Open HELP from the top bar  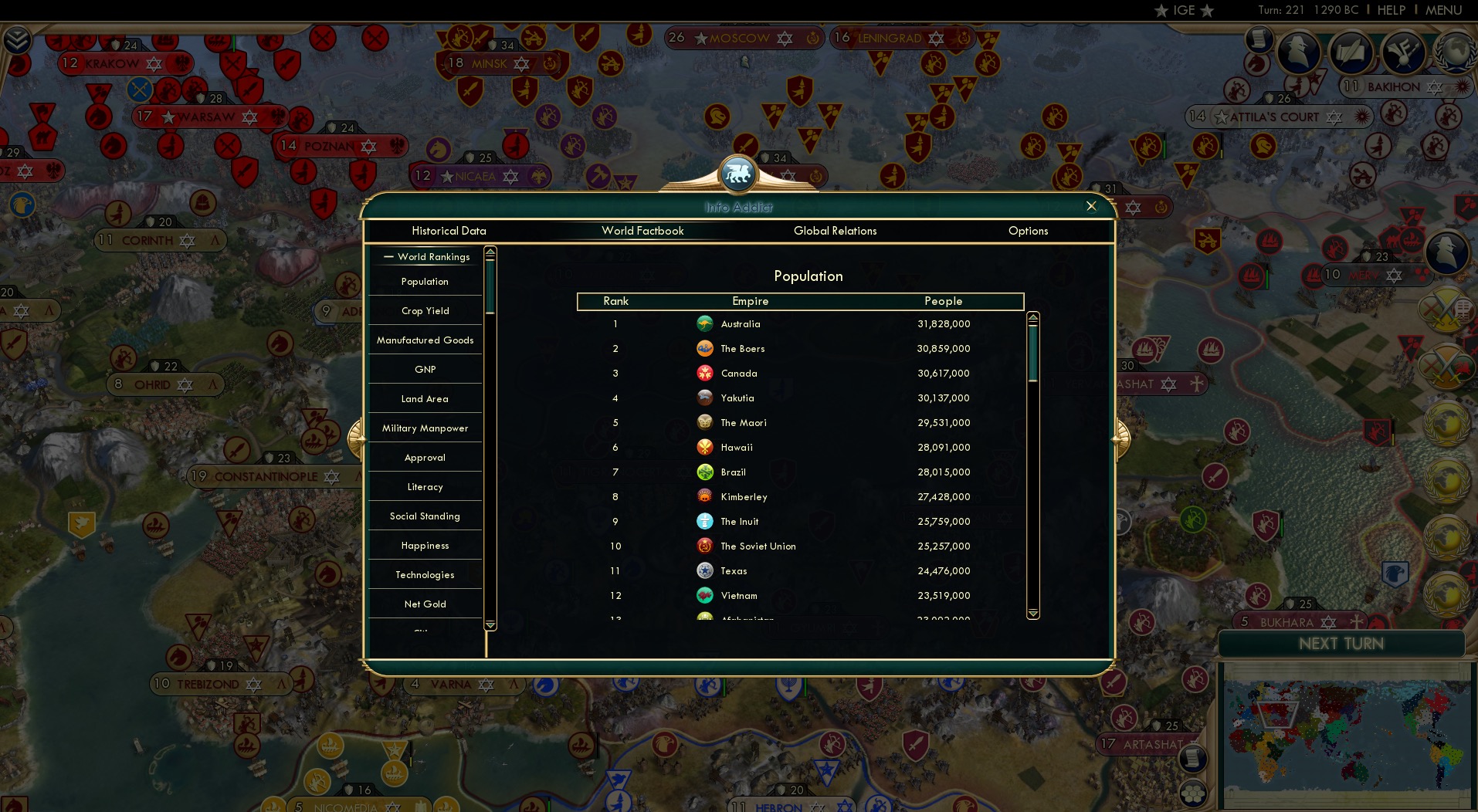(1391, 10)
